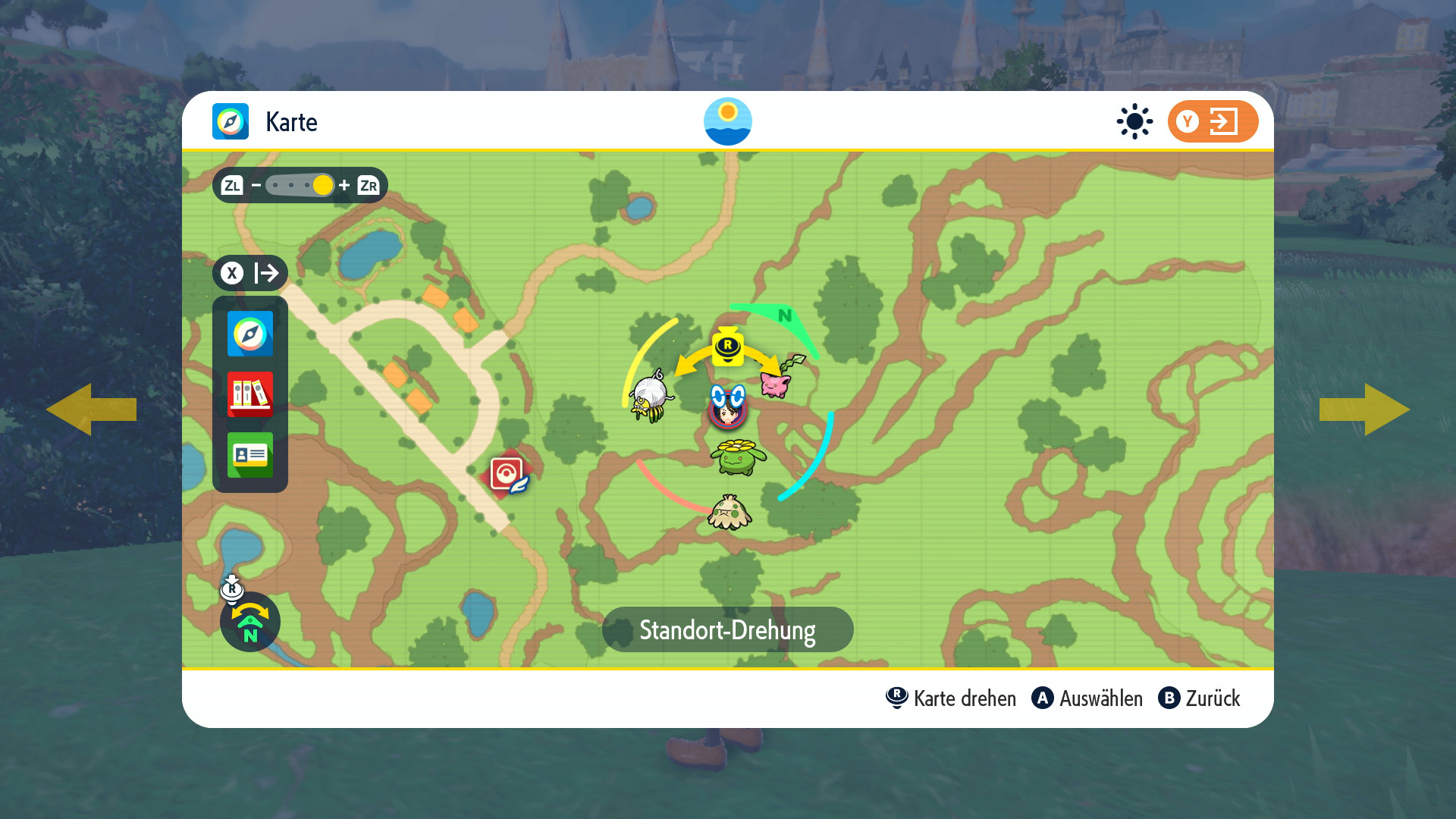Open the Pokédex bookshelf app
This screenshot has width=1456, height=819.
click(x=250, y=394)
